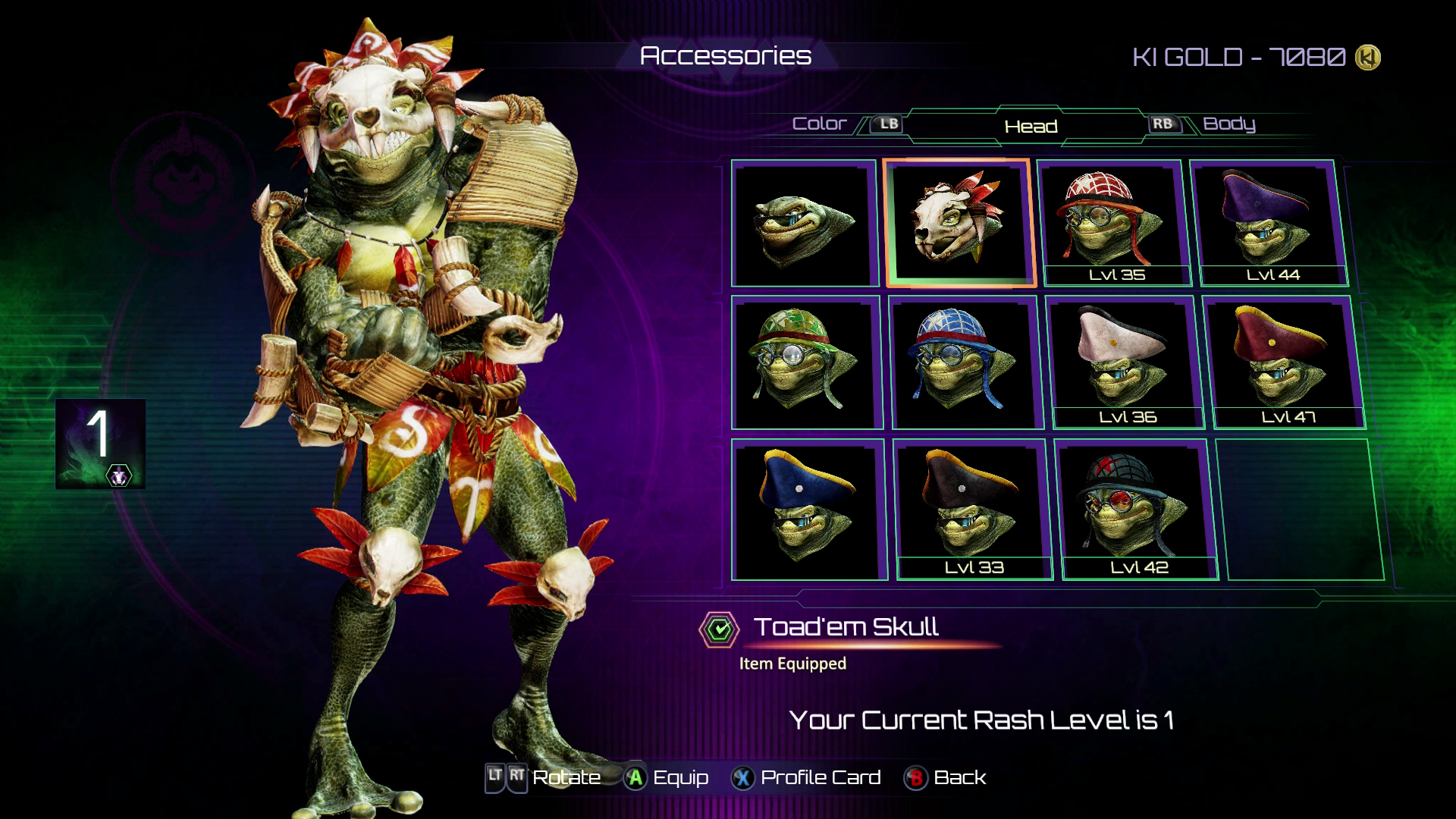1456x819 pixels.
Task: Switch to the Color tab
Action: (x=819, y=124)
